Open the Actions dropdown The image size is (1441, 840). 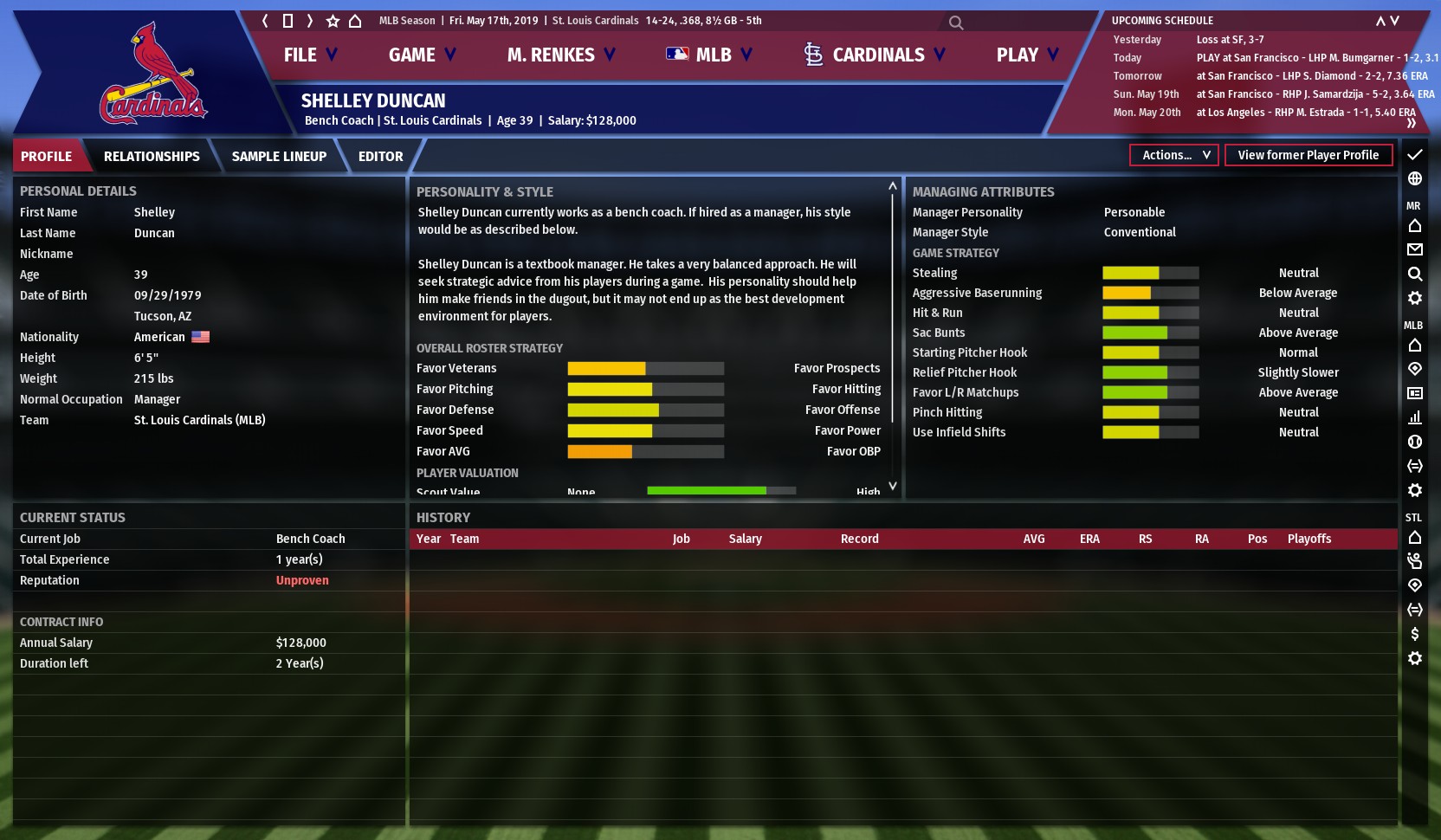[x=1174, y=155]
